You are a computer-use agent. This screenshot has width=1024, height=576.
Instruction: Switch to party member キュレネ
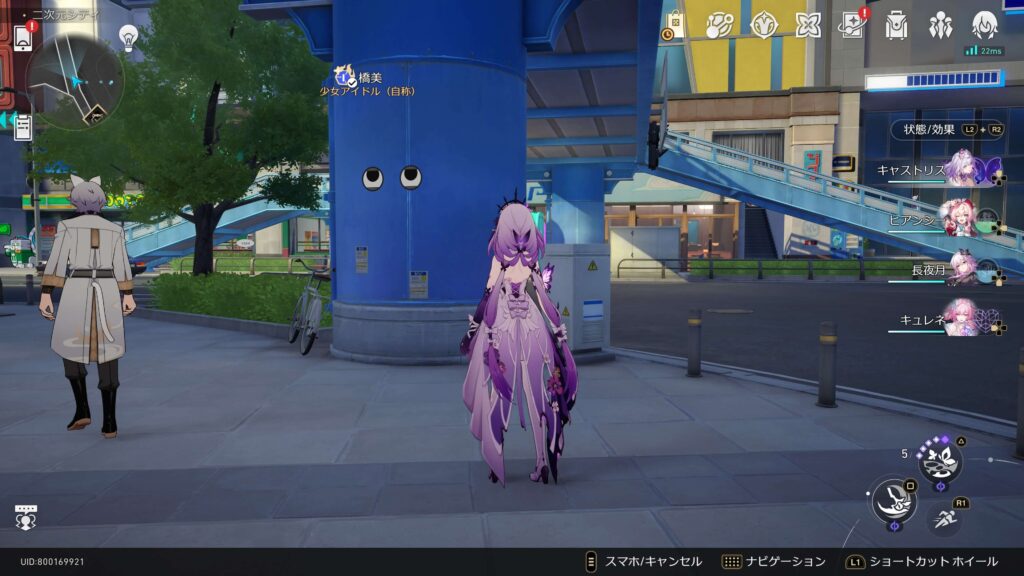point(962,320)
